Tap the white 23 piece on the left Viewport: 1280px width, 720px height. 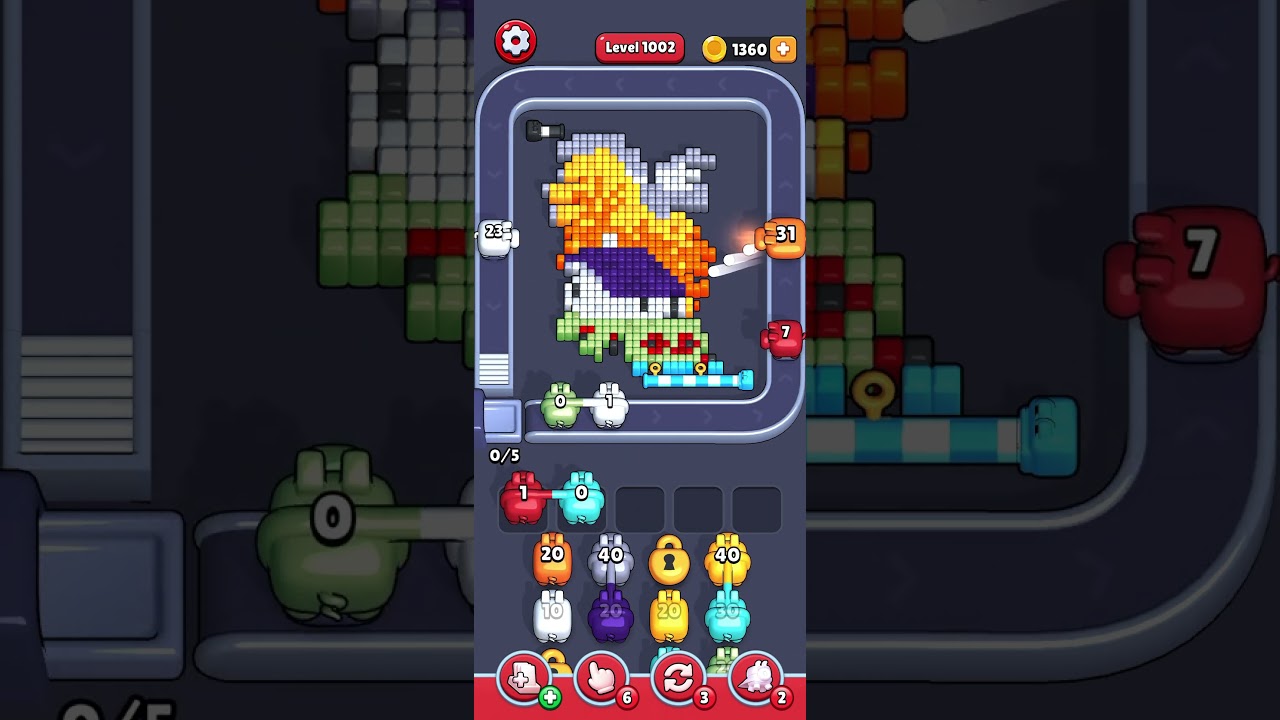[x=496, y=235]
